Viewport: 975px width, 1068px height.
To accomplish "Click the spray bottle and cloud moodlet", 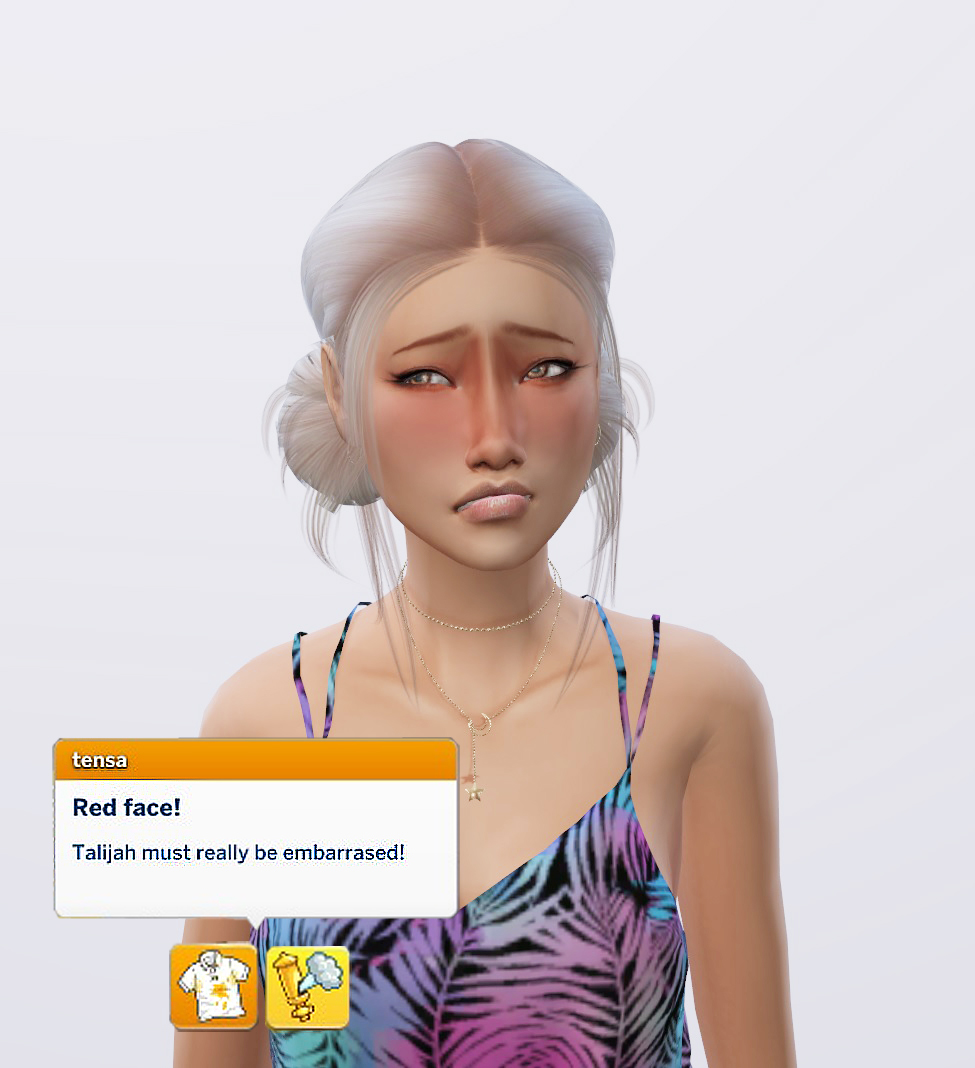I will [x=308, y=987].
